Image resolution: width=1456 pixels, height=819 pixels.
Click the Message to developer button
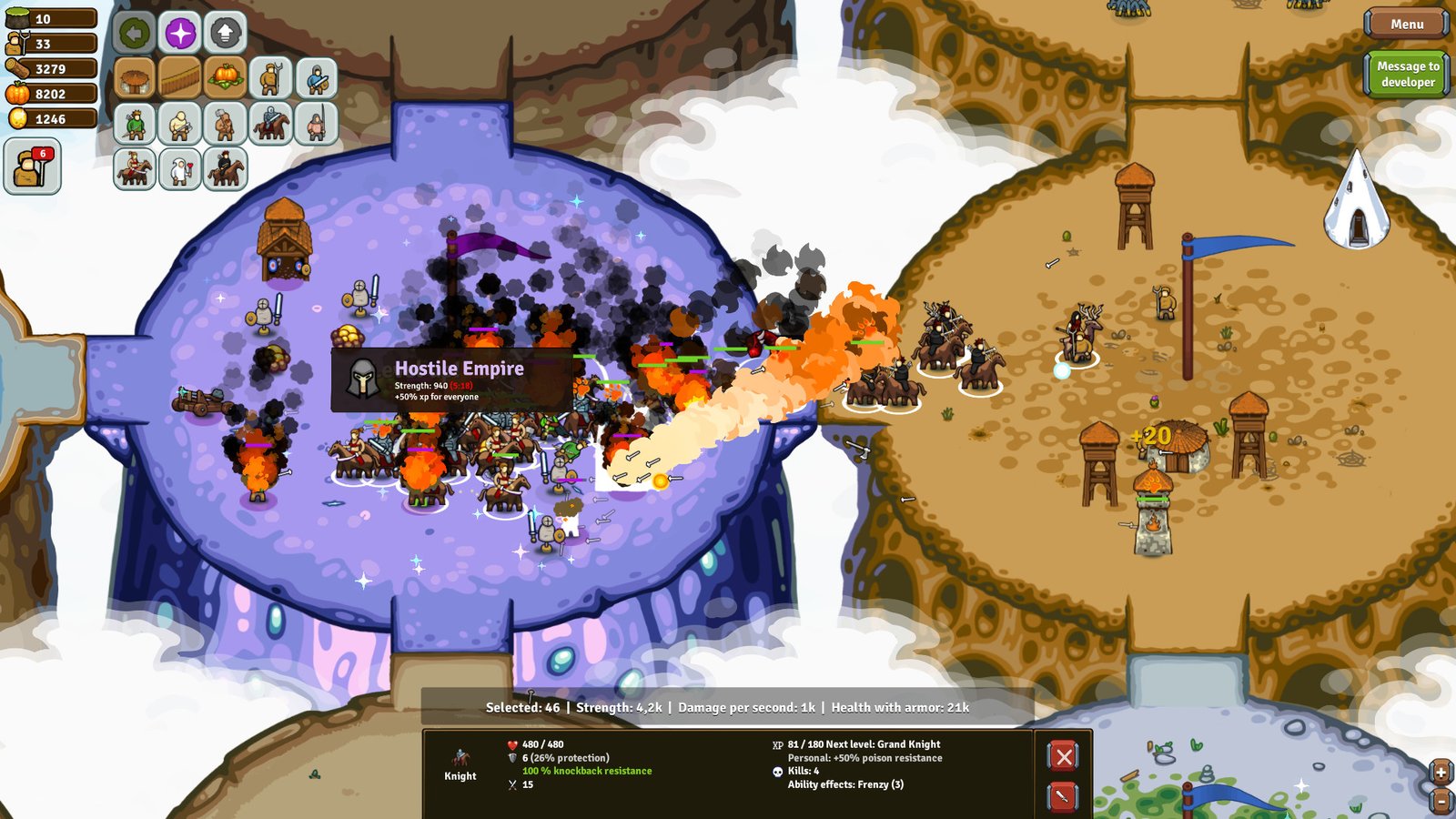[1408, 73]
